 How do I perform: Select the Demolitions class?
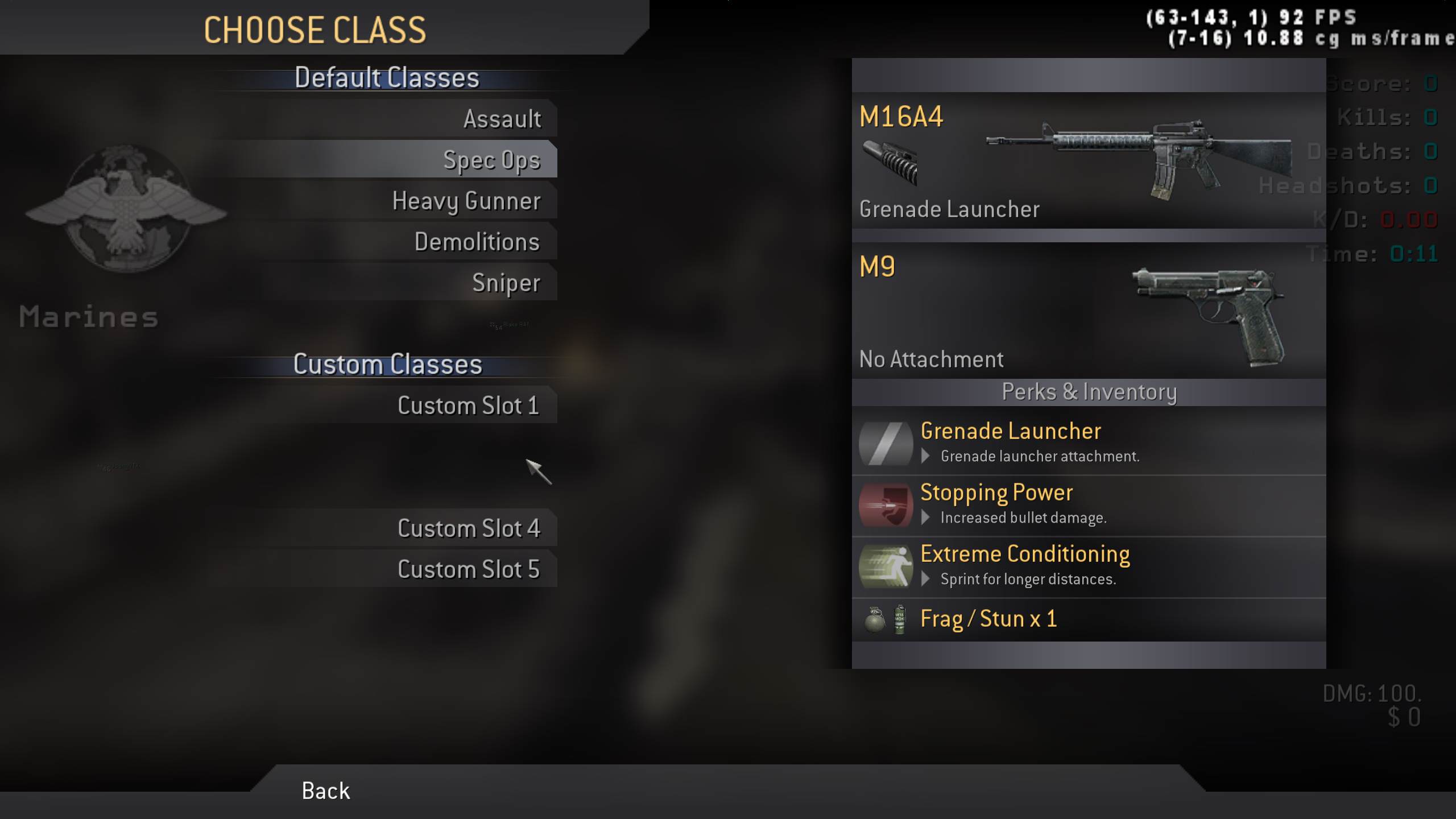(x=477, y=242)
